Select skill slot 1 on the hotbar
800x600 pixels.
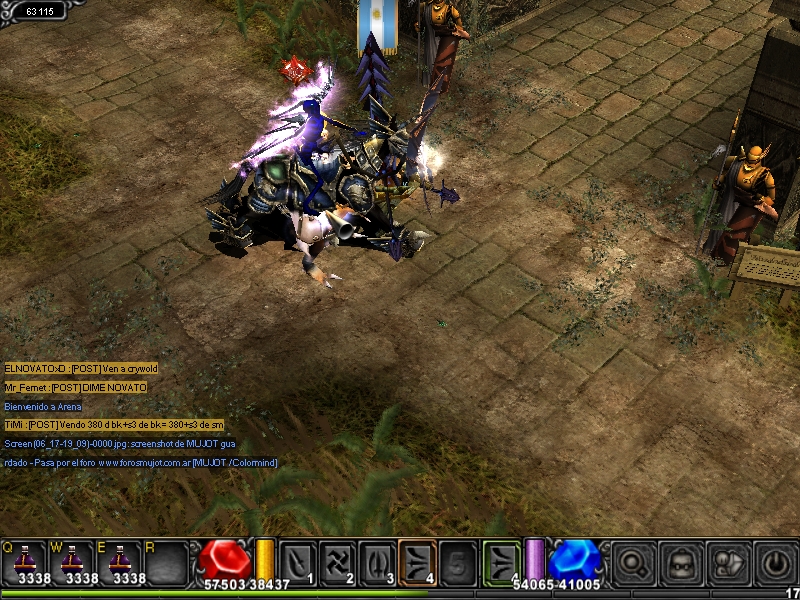(x=297, y=561)
